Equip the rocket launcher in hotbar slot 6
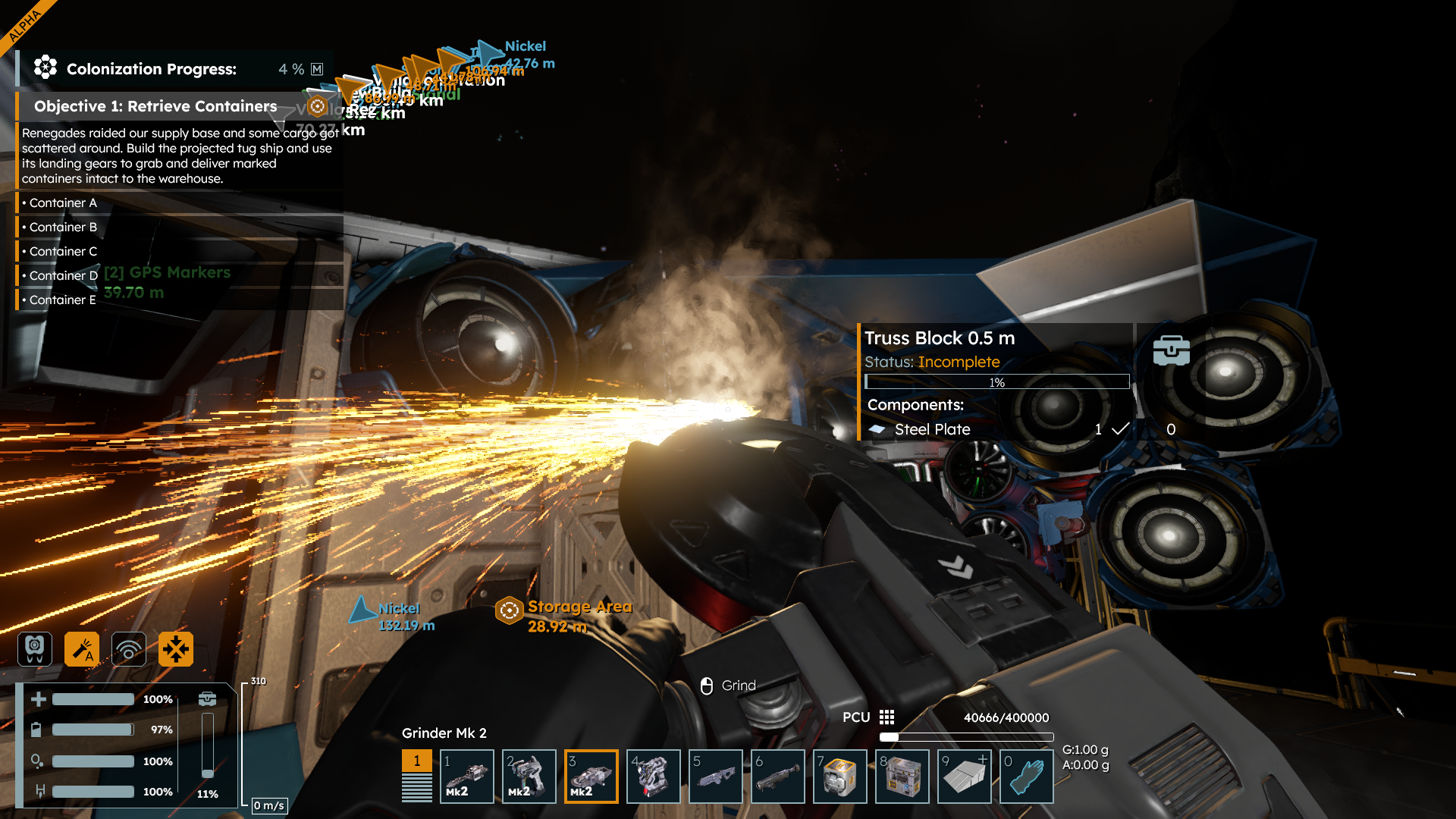The image size is (1456, 819). [777, 776]
